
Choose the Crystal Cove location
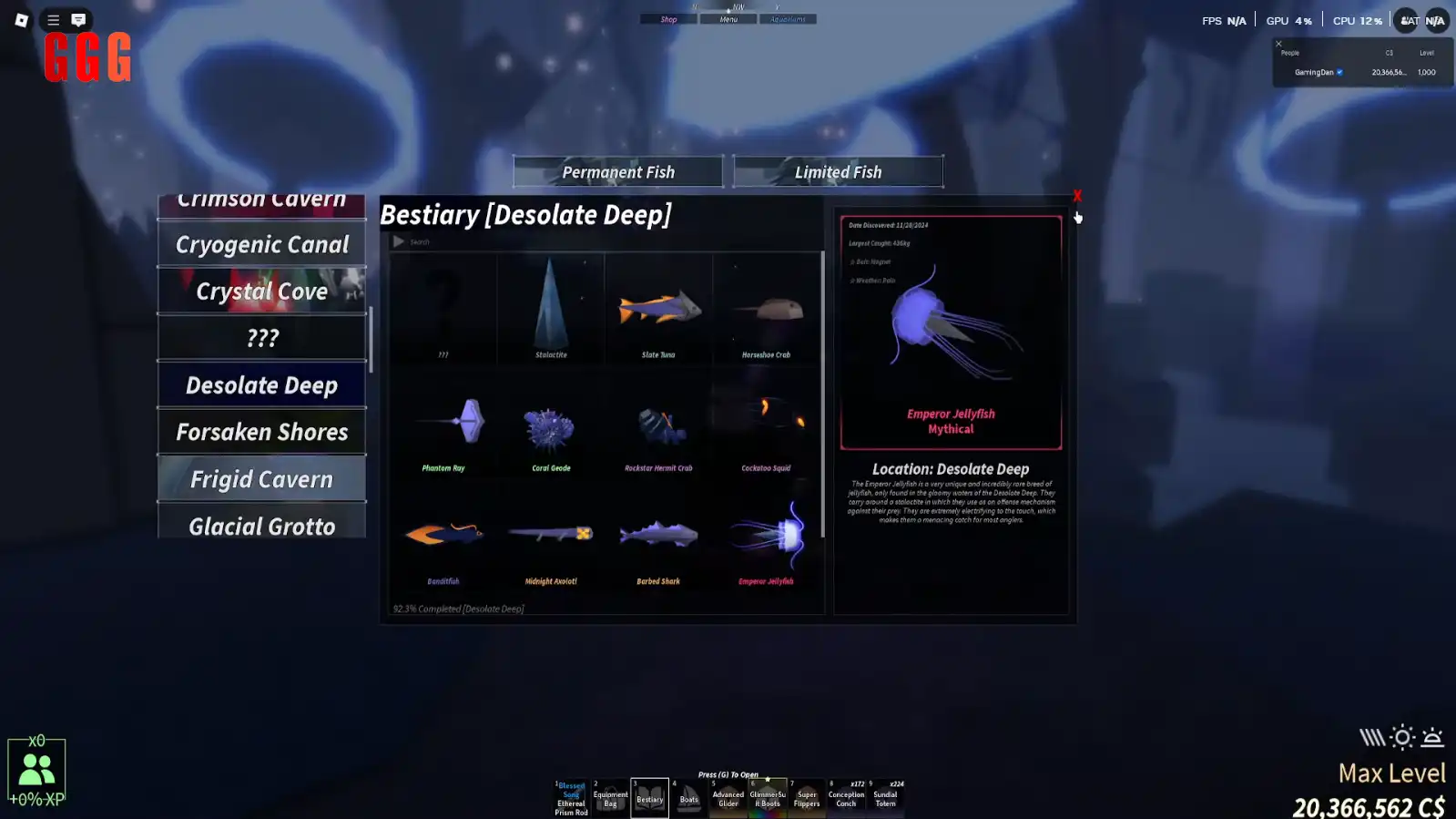click(262, 292)
